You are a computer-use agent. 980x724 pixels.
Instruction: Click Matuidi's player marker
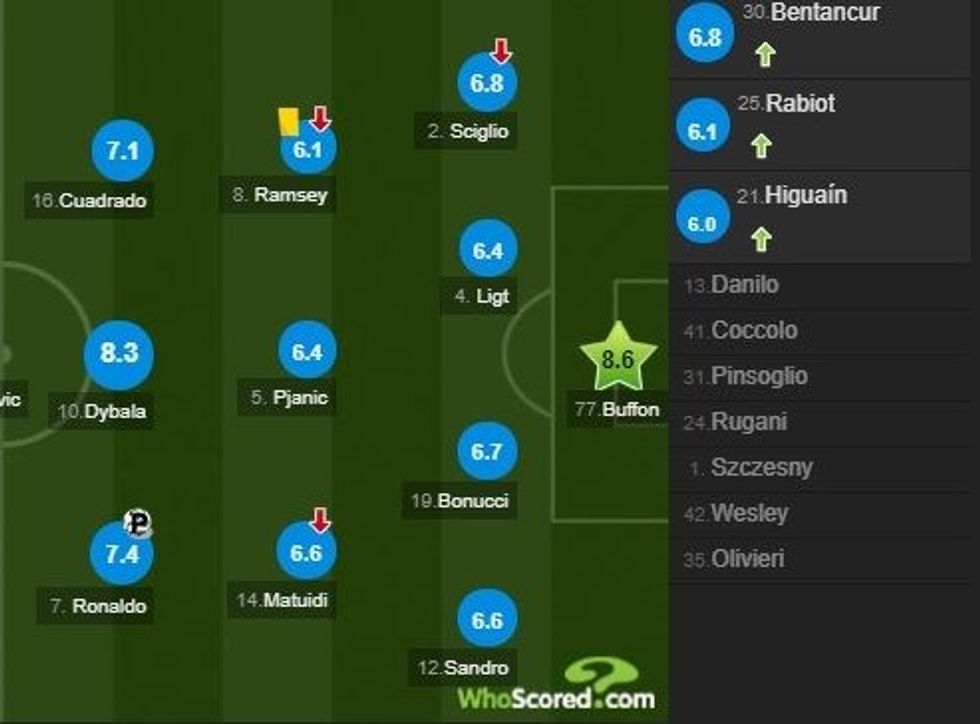pyautogui.click(x=306, y=552)
